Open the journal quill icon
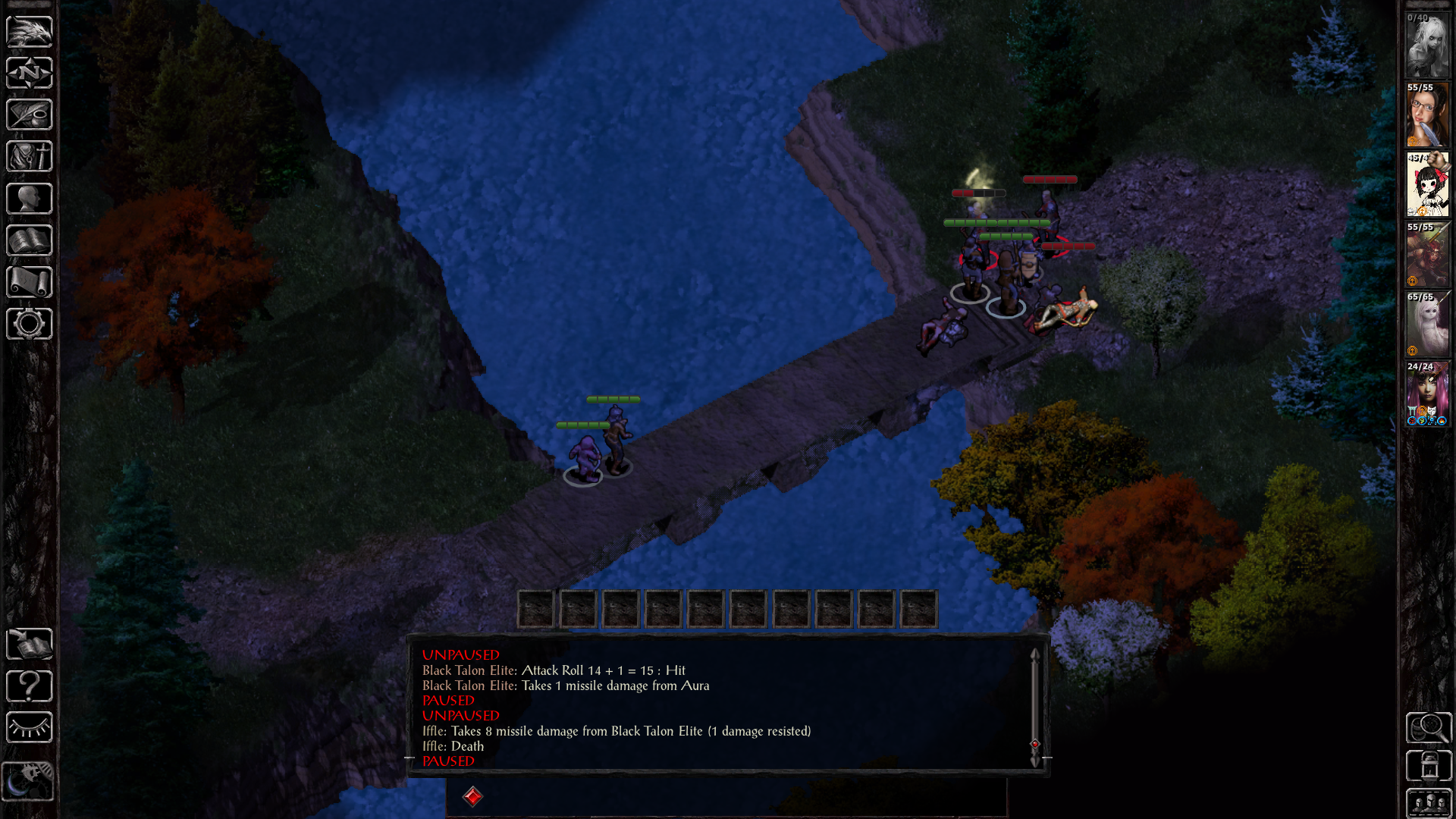Screen dimensions: 1456x819 [x=29, y=115]
